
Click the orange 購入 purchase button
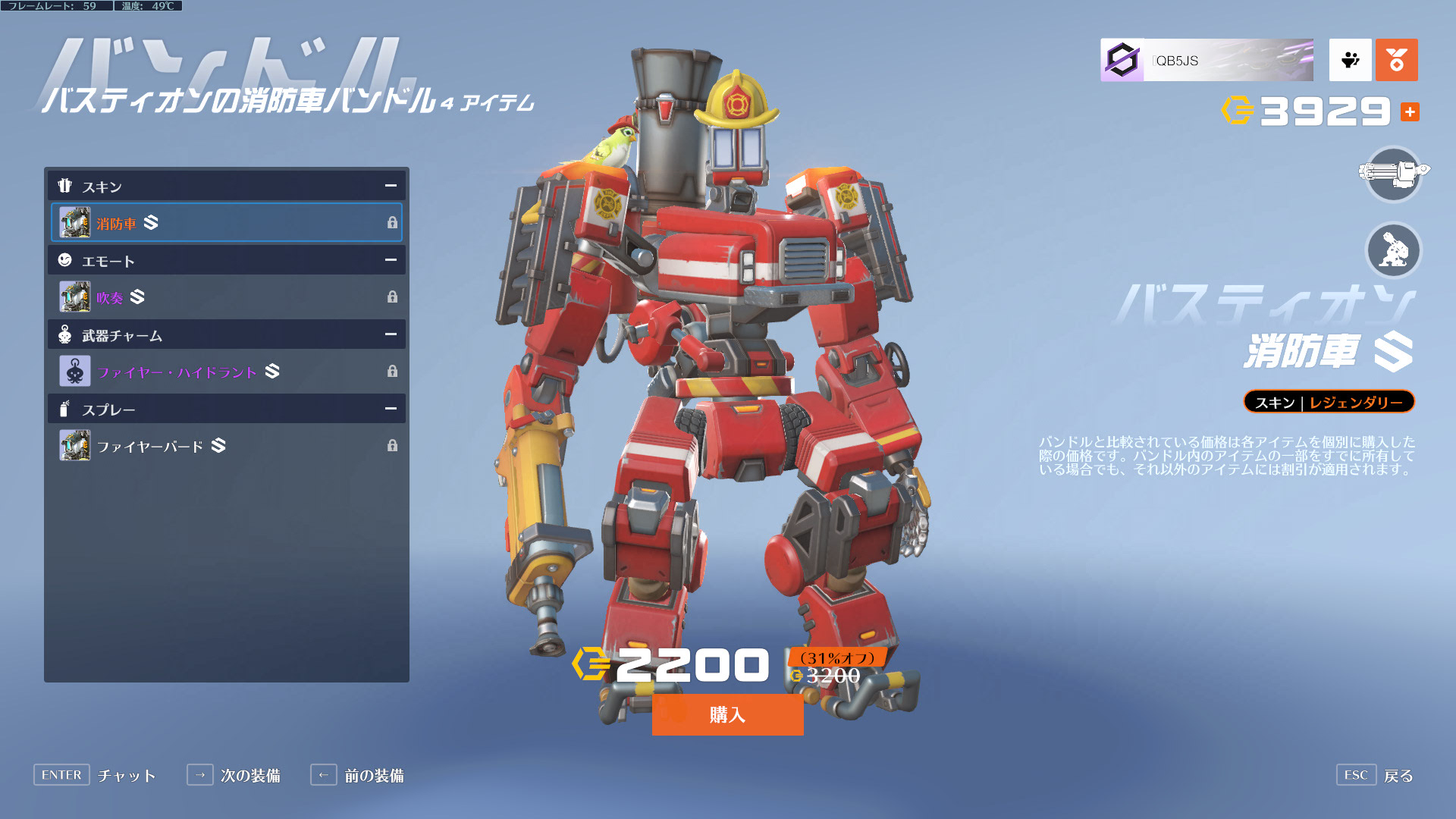(x=727, y=714)
